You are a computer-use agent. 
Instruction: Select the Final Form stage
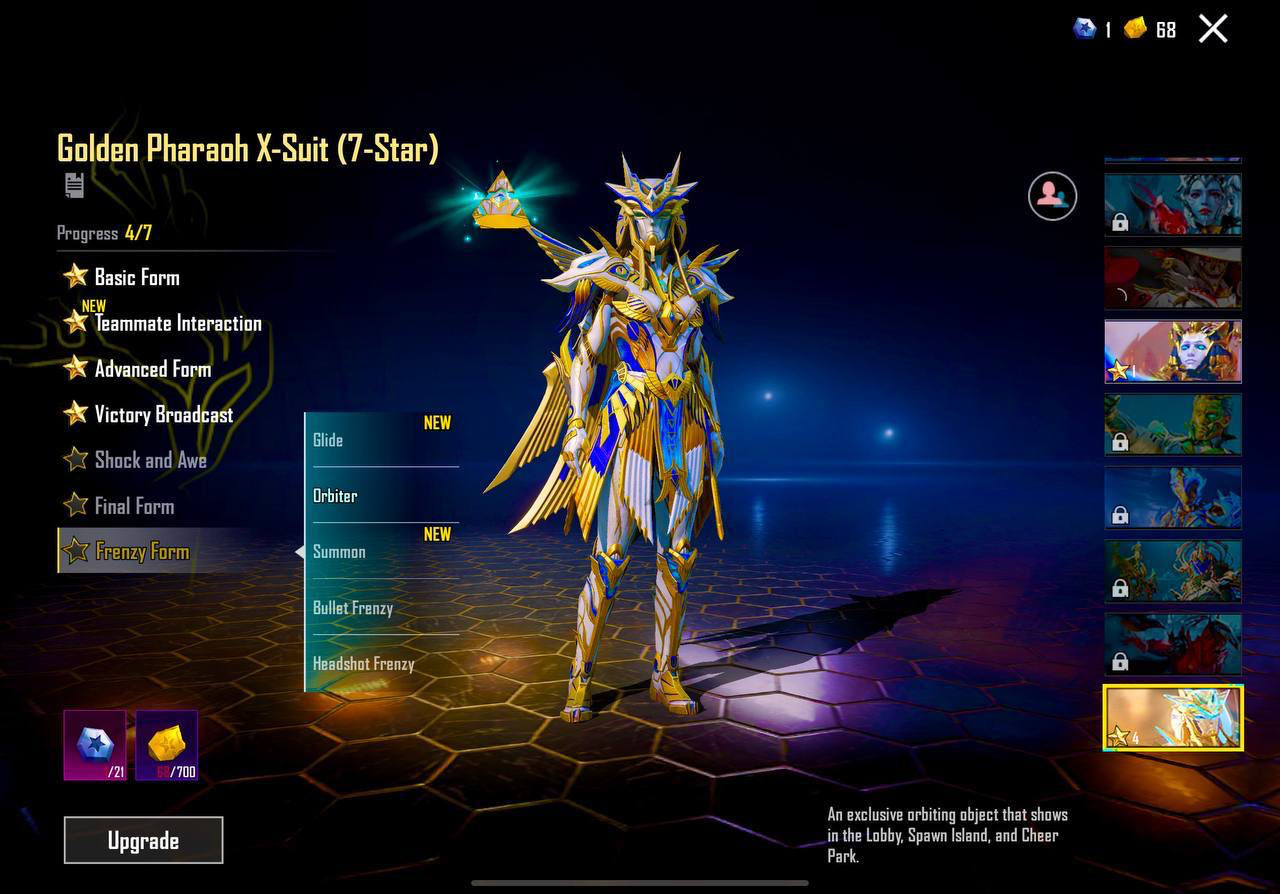pos(134,506)
